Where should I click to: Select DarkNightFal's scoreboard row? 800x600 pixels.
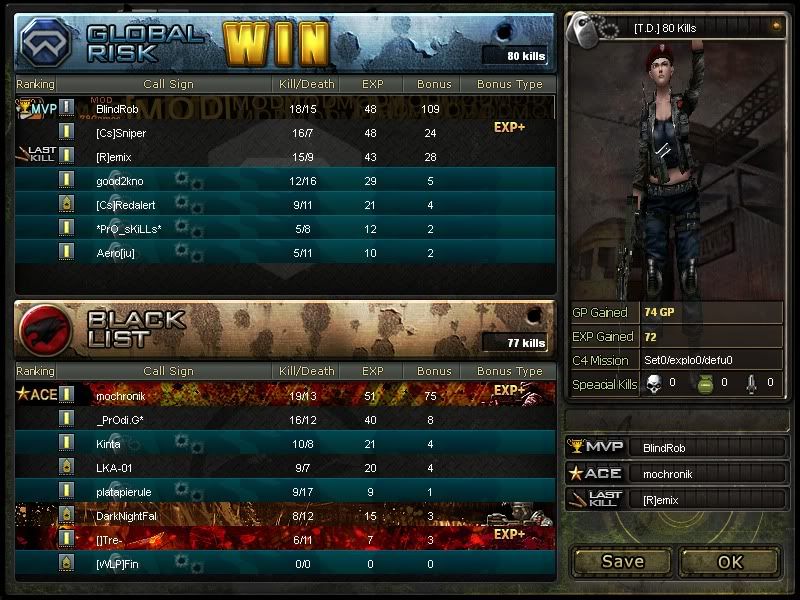click(285, 515)
